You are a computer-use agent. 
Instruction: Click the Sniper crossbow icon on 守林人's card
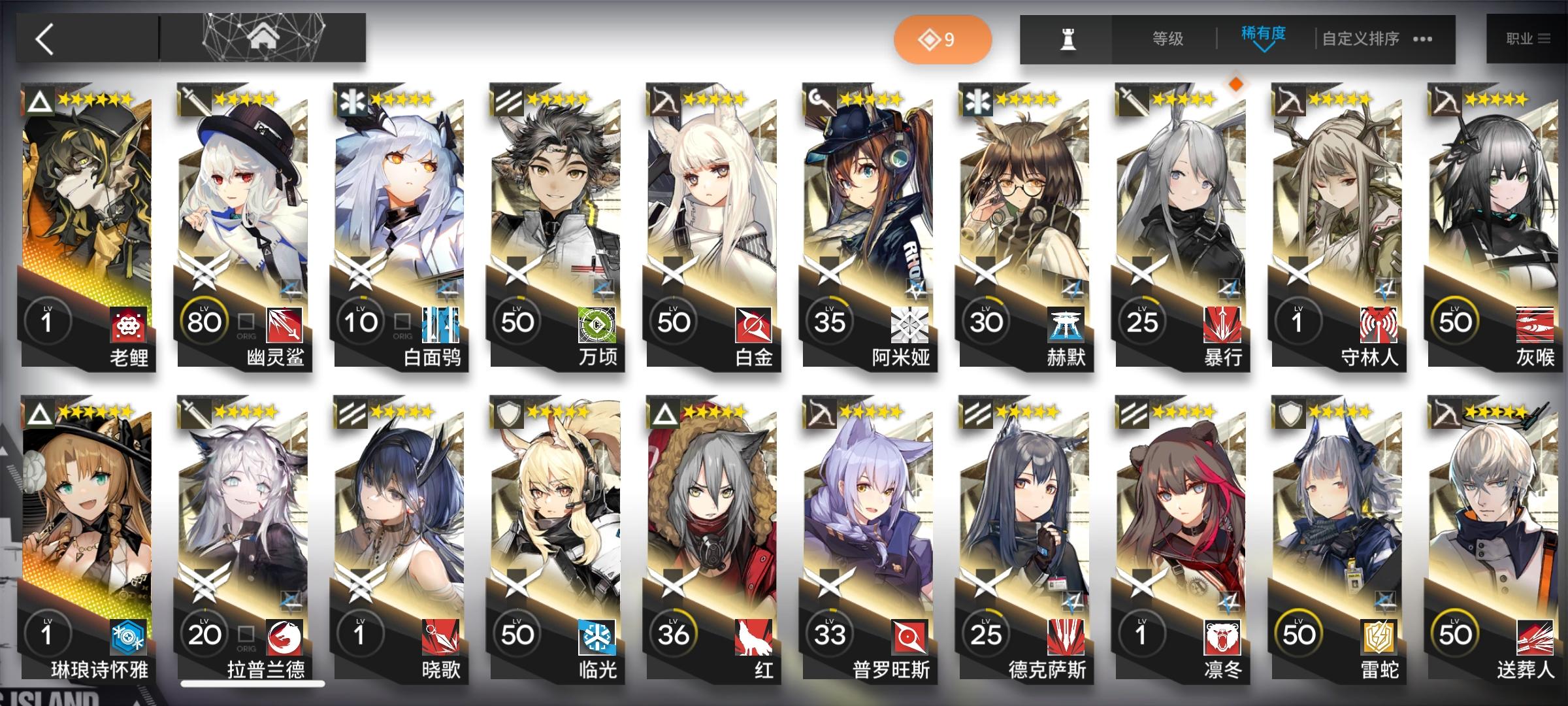(1289, 101)
